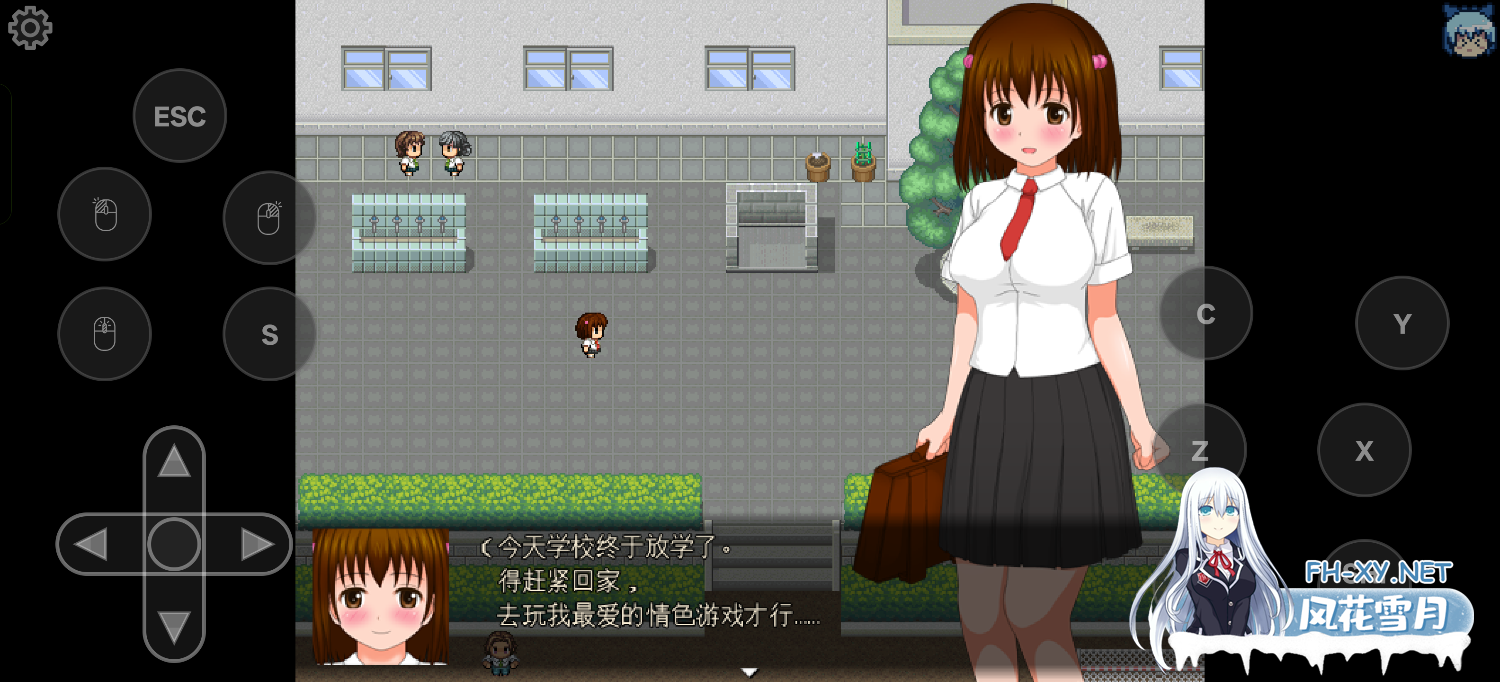This screenshot has height=682, width=1500.
Task: Tap the X virtual button
Action: (x=1364, y=450)
